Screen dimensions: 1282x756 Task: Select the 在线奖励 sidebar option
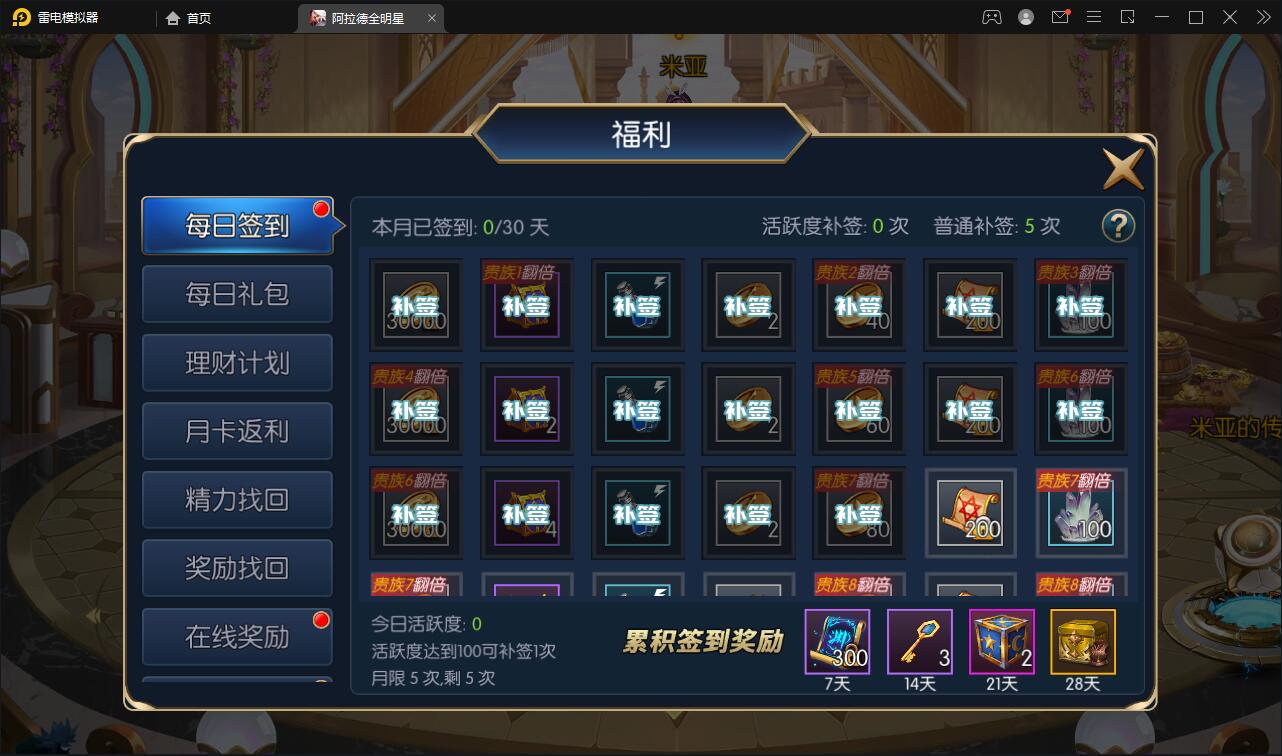pyautogui.click(x=237, y=637)
